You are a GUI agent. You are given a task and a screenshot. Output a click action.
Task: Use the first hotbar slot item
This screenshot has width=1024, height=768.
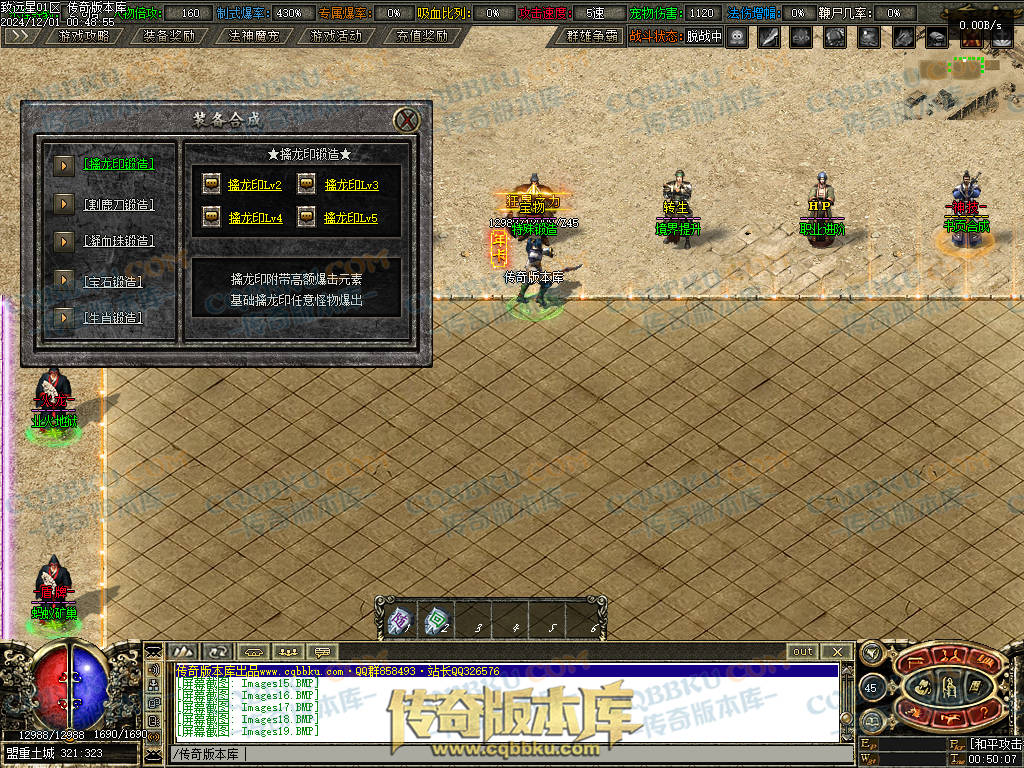(398, 622)
